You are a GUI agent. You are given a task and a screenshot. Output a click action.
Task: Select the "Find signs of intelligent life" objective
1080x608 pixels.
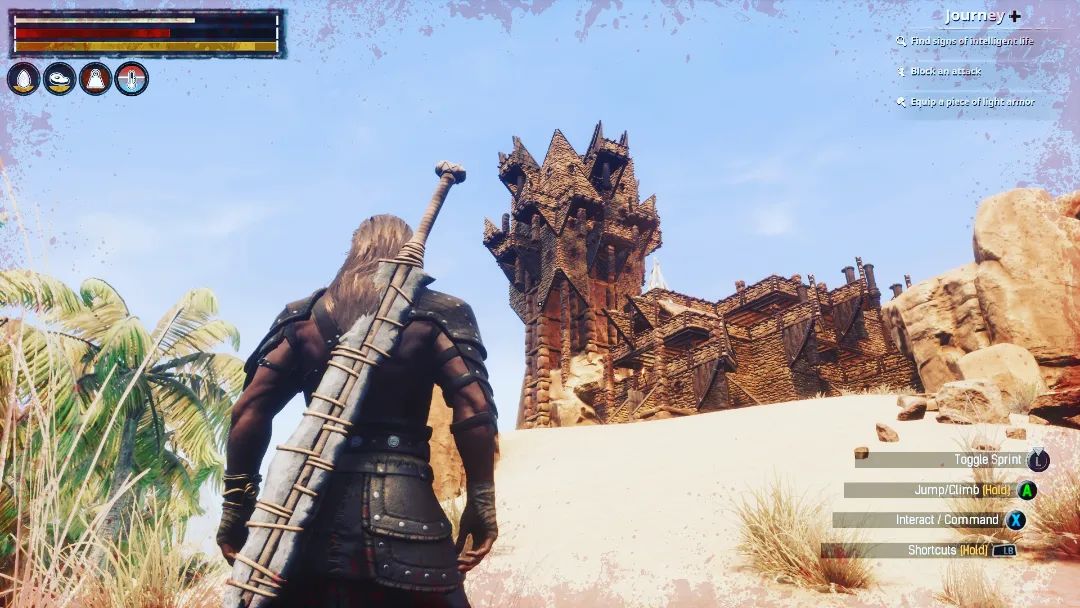(971, 42)
